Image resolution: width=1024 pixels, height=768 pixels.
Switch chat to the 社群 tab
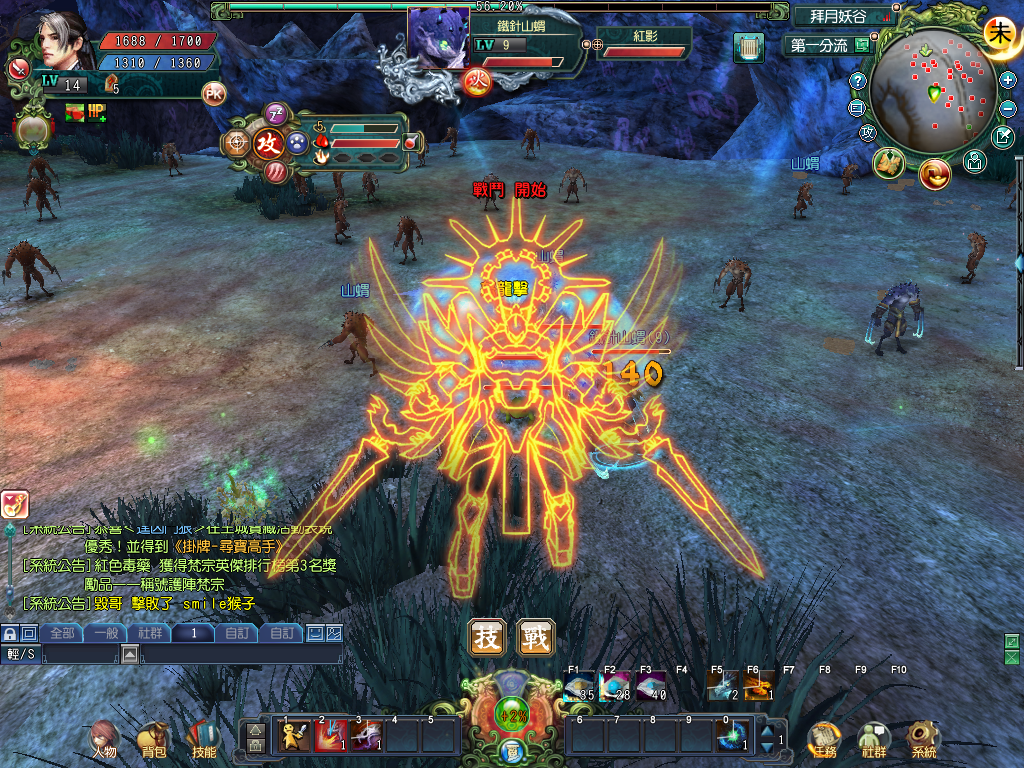(x=150, y=633)
